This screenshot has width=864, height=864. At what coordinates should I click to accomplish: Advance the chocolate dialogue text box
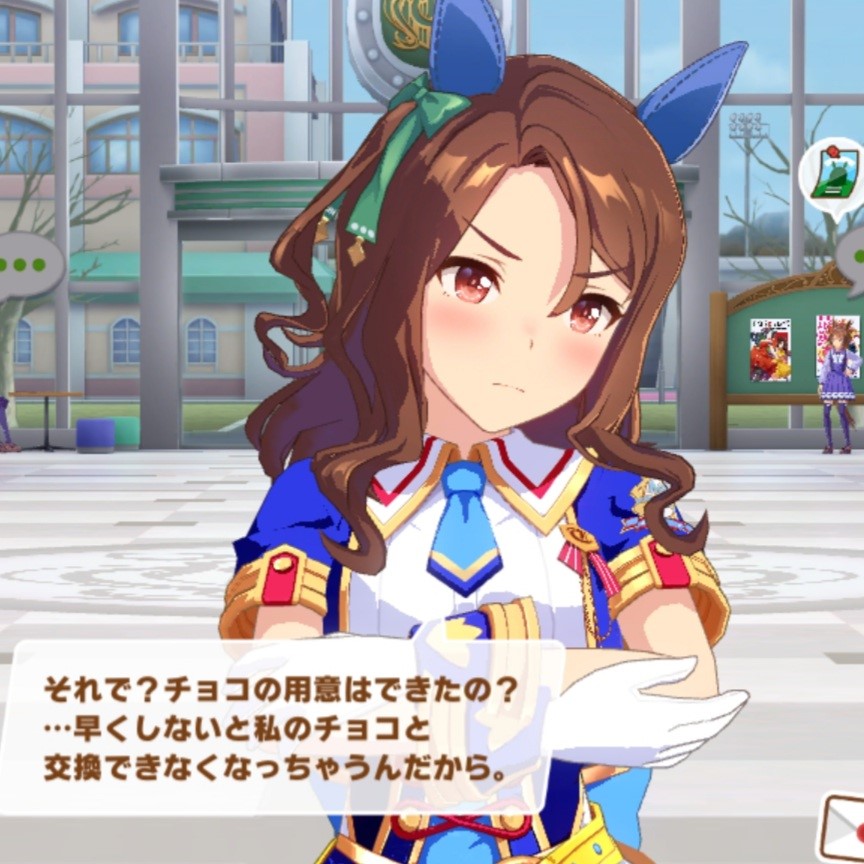tap(280, 727)
